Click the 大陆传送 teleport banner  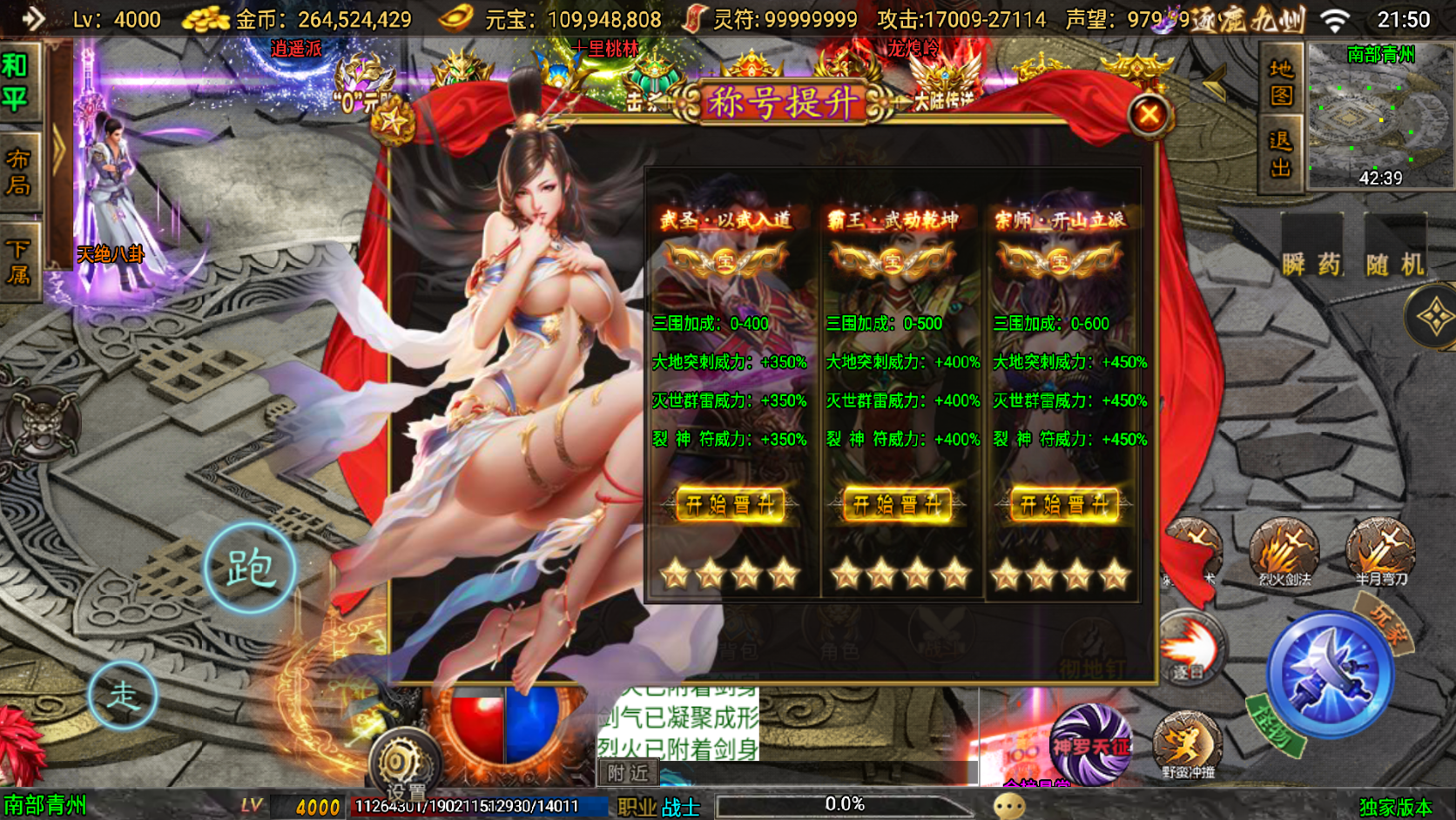click(x=947, y=96)
